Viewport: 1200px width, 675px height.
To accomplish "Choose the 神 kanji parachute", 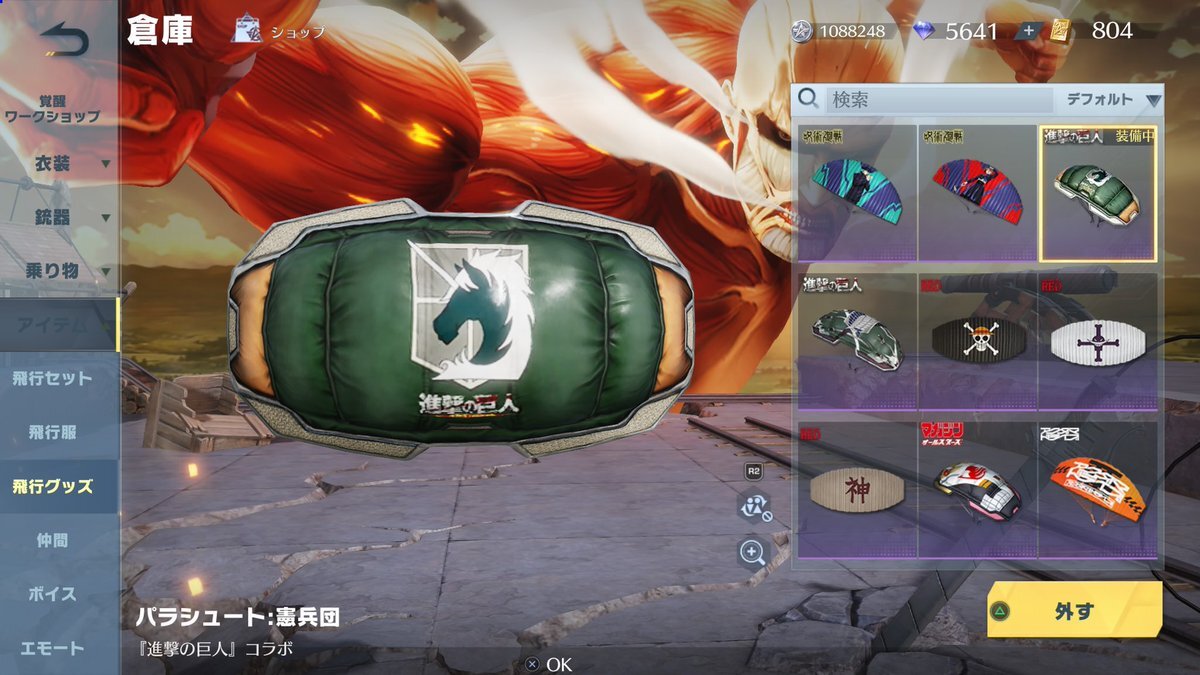I will pyautogui.click(x=857, y=490).
